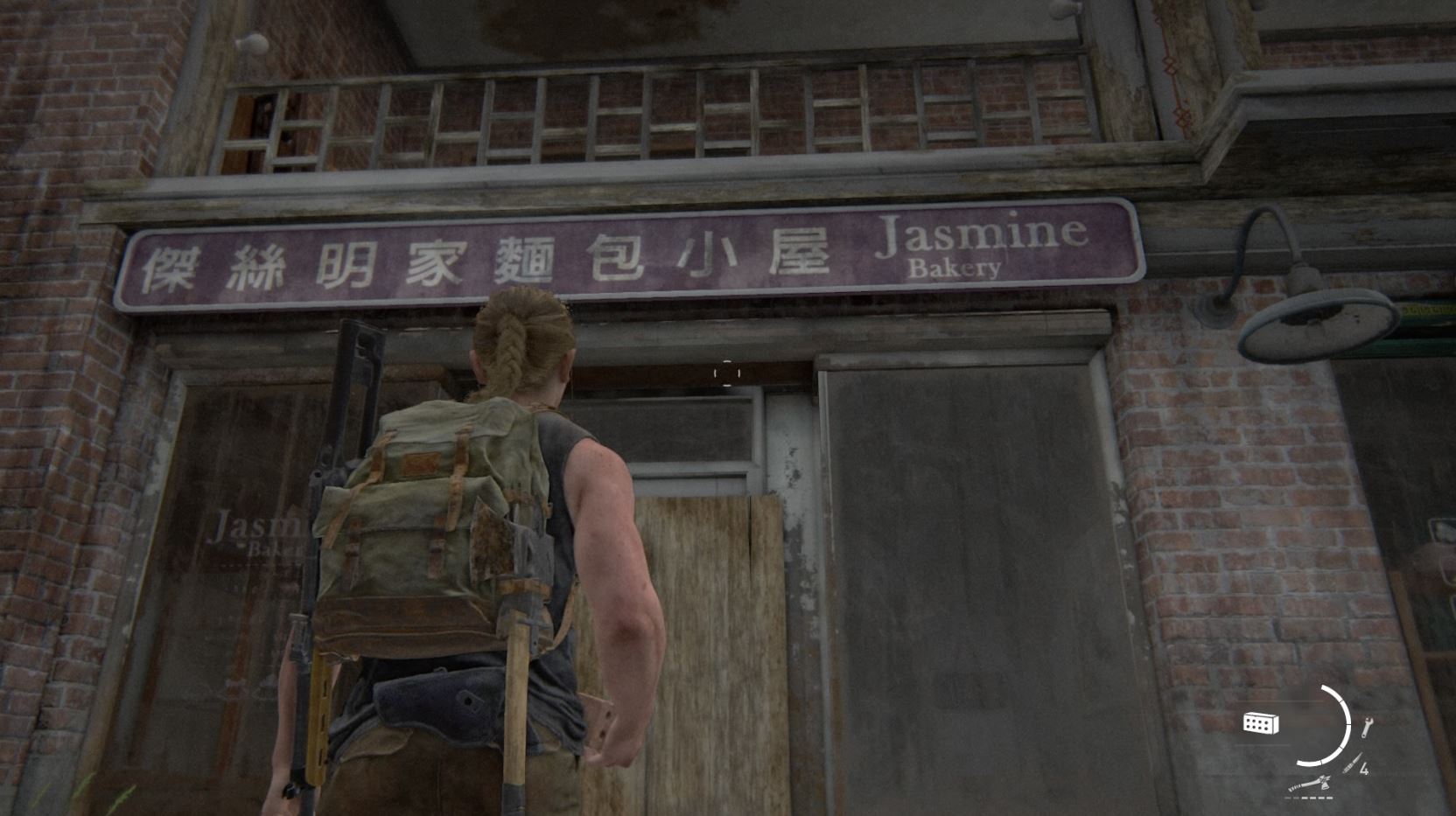The image size is (1456, 816).
Task: Select the makeshift hatchet weapon icon
Action: click(x=1309, y=783)
